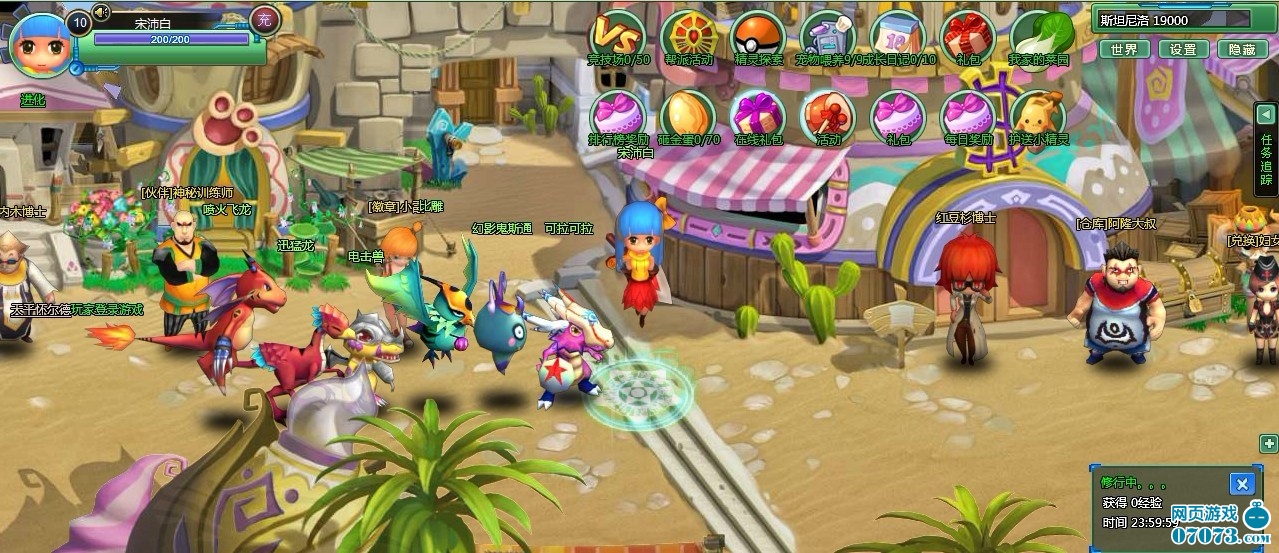Screen dimensions: 1279x553
Task: Visit 我家的菜园 vegetable garden icon
Action: pyautogui.click(x=1038, y=34)
